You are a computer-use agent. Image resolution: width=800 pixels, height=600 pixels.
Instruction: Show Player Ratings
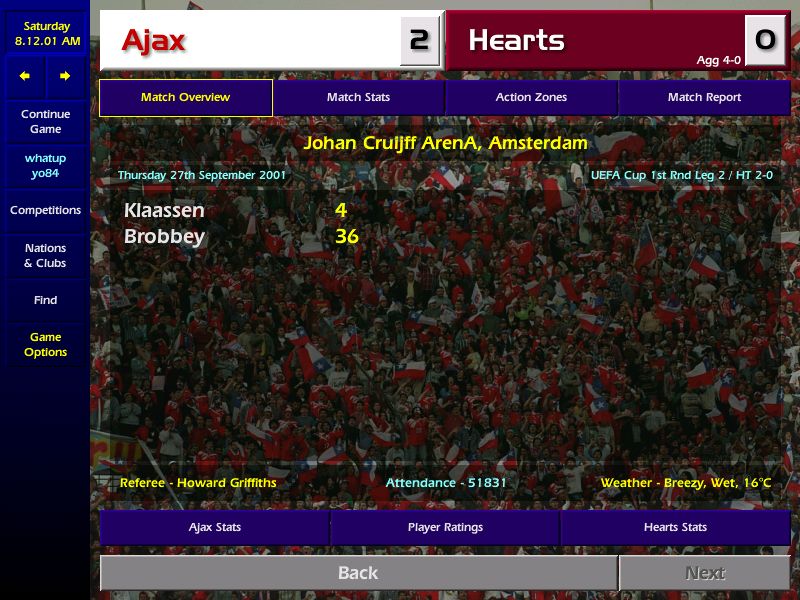point(445,527)
